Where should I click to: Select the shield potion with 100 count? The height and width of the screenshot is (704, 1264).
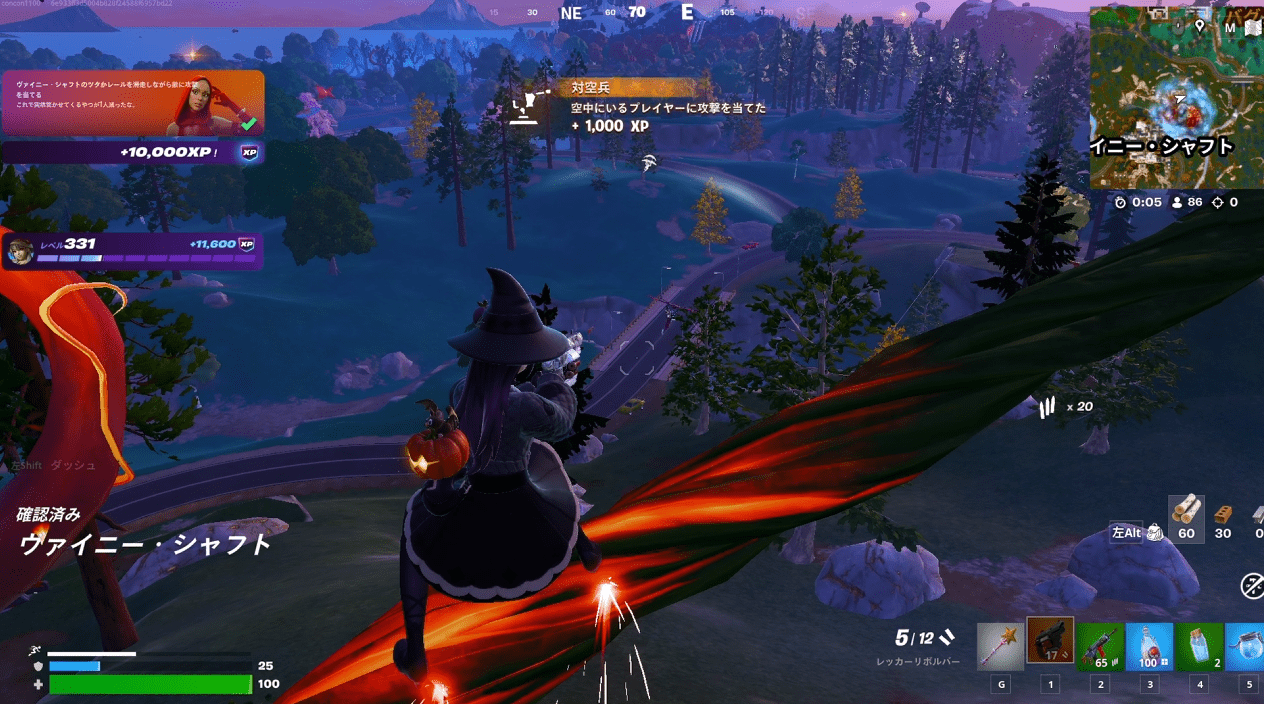[x=1149, y=646]
